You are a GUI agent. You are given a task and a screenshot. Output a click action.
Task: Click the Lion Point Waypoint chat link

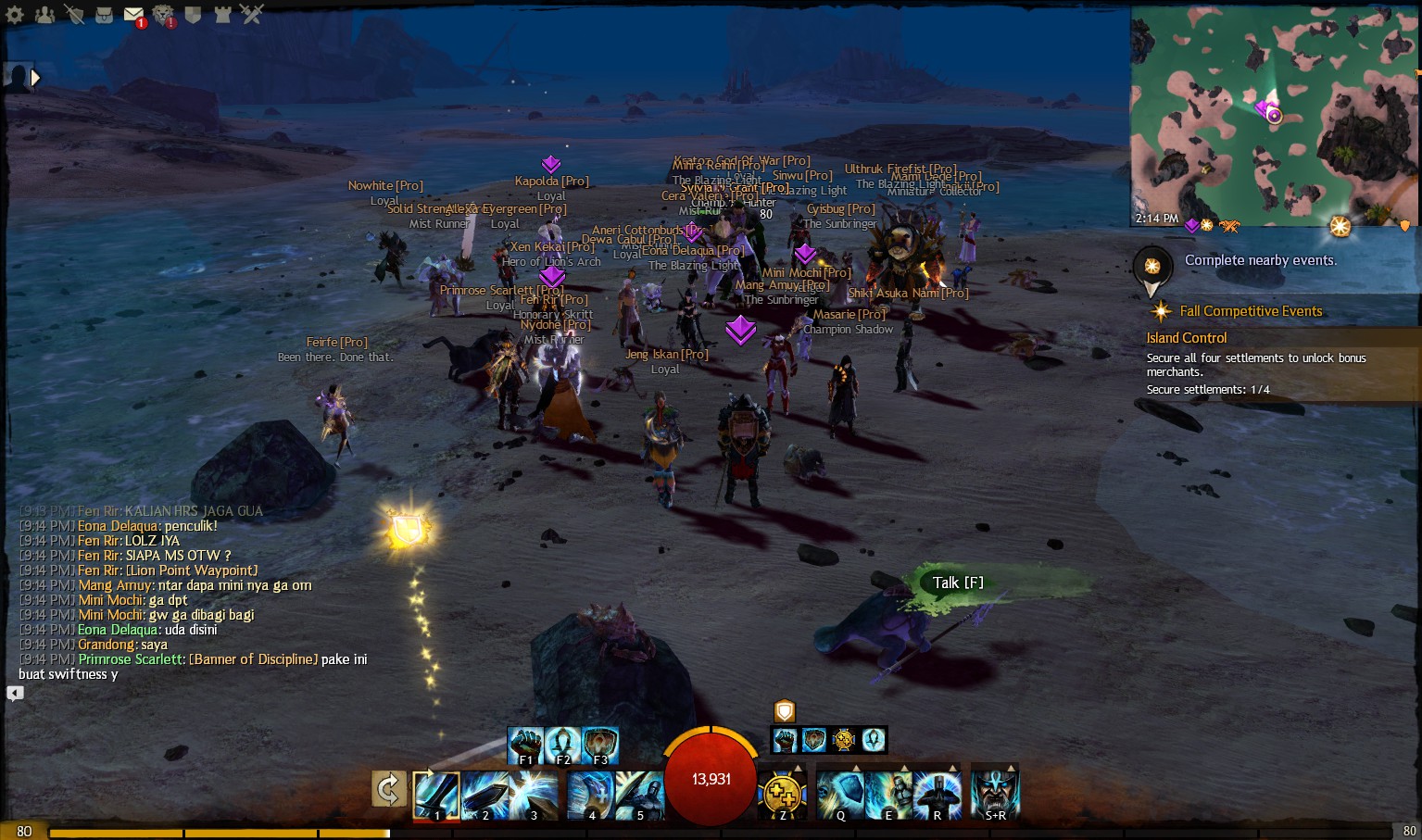click(x=192, y=570)
